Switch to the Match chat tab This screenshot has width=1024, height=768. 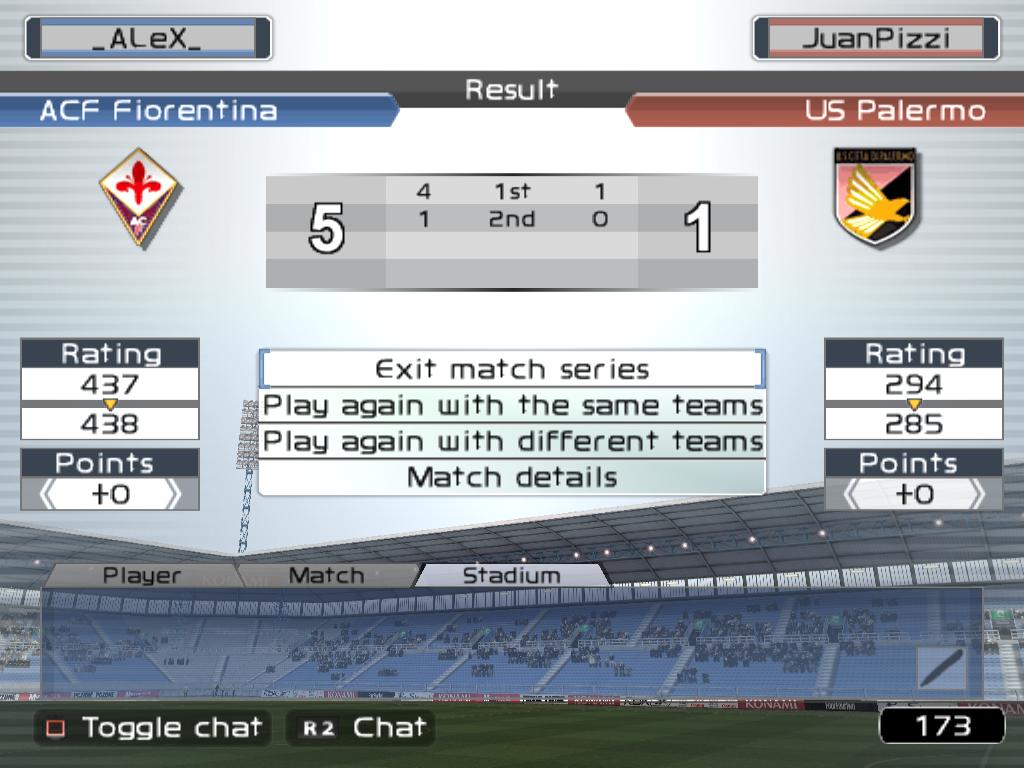click(326, 576)
